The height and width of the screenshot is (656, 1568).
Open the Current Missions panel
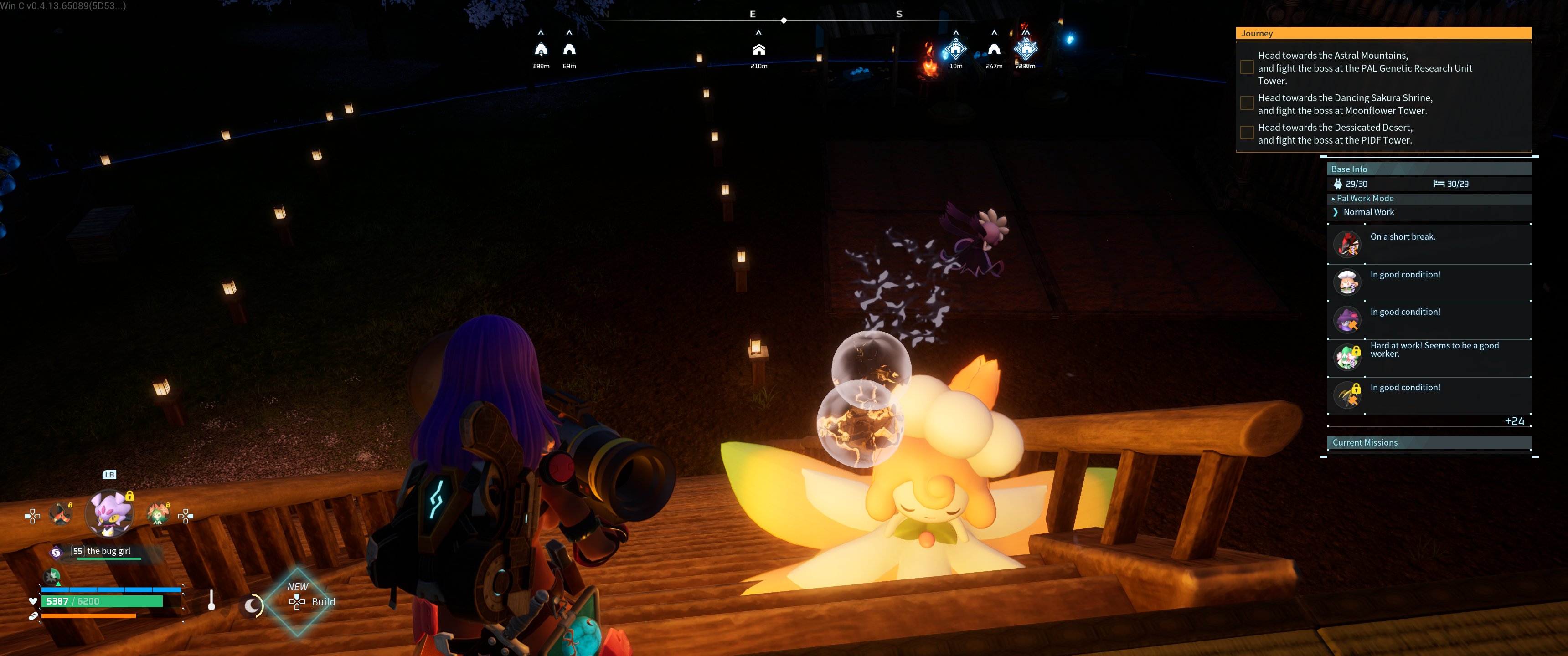point(1428,443)
